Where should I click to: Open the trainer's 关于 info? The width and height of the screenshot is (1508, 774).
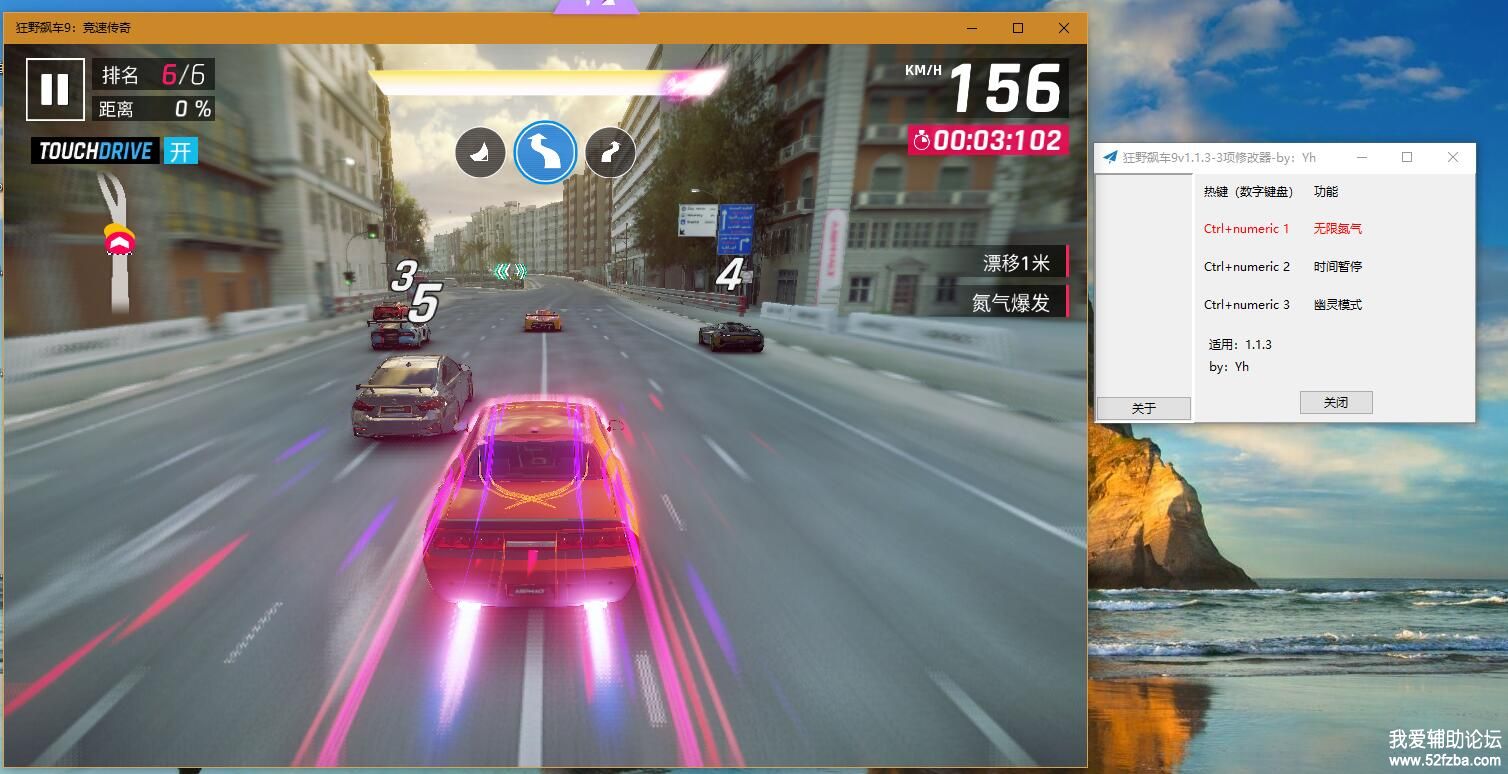coord(1143,408)
